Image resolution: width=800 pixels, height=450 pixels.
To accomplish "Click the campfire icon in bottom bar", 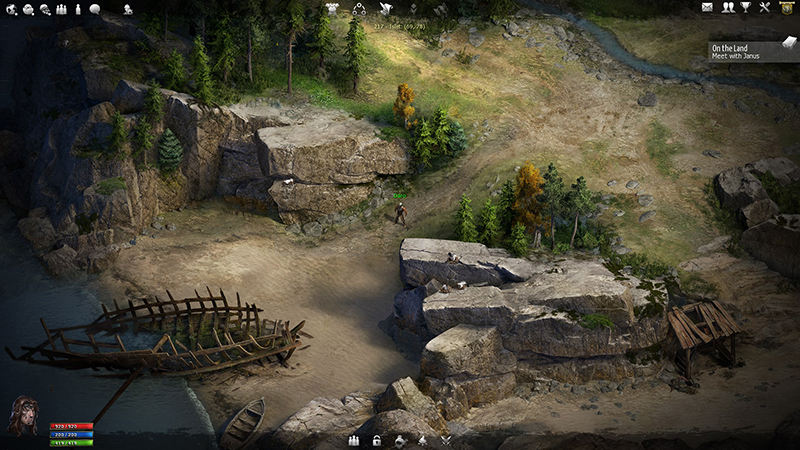I will point(423,440).
